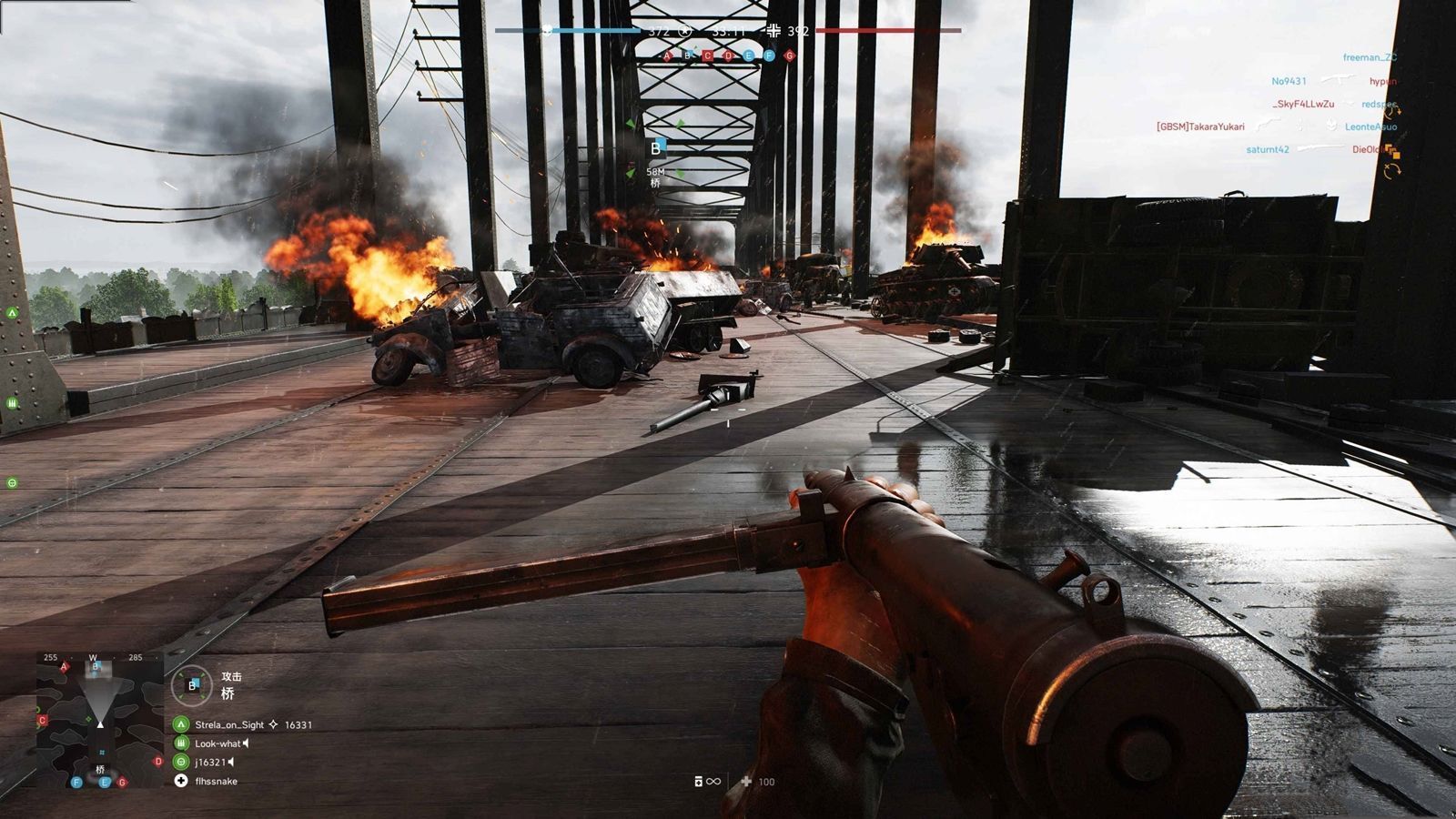Click objective D marker on the minimap
This screenshot has height=819, width=1456.
158,762
